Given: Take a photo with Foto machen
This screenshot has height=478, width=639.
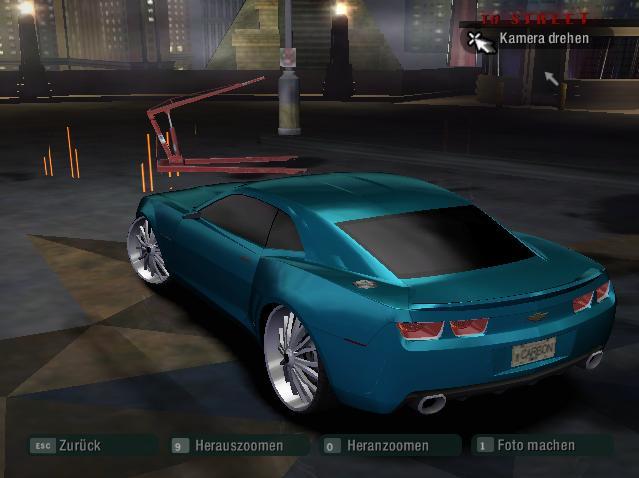Looking at the screenshot, I should pyautogui.click(x=535, y=445).
